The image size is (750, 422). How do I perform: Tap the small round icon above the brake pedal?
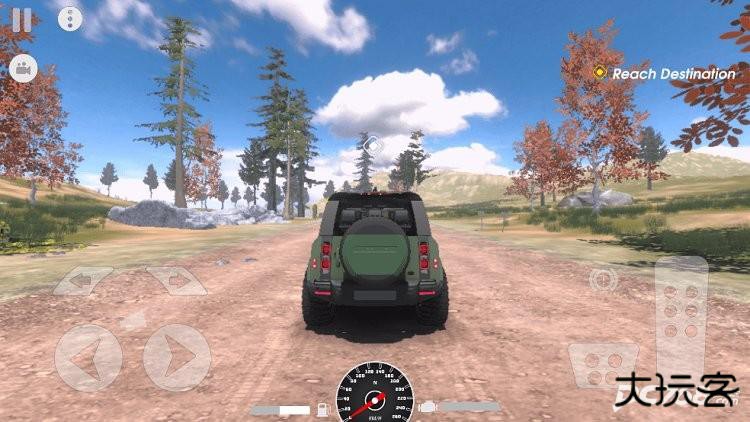coord(603,279)
